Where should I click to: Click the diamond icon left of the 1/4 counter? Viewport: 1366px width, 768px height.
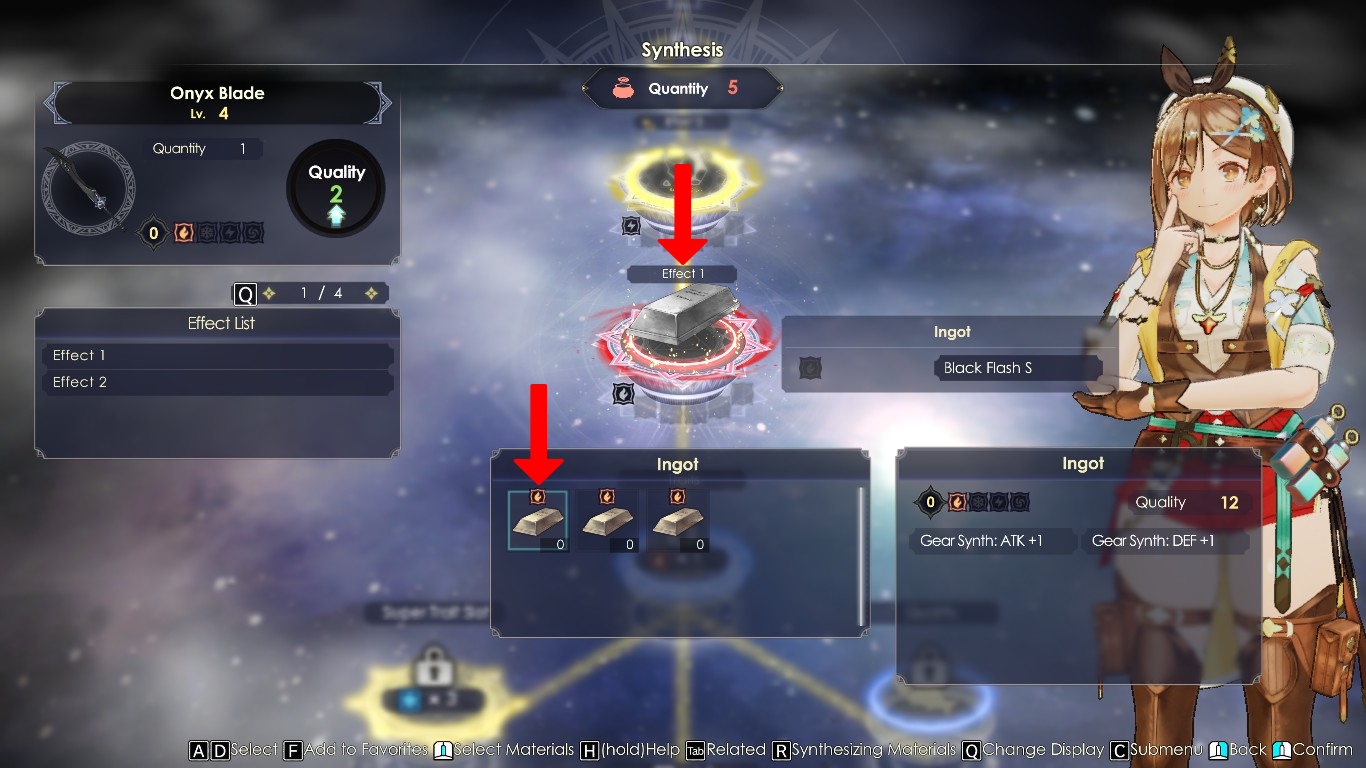click(x=268, y=293)
